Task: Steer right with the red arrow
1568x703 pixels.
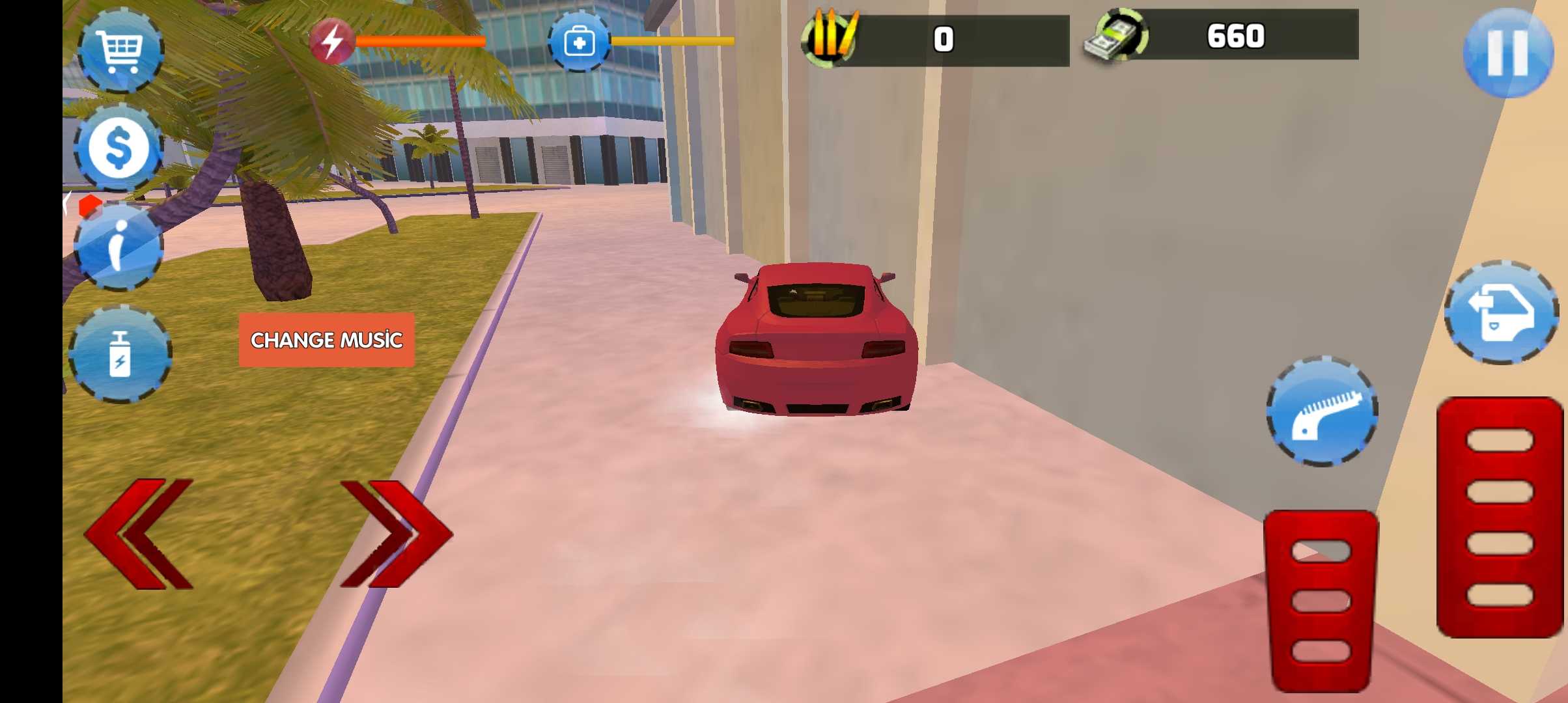Action: click(x=395, y=534)
